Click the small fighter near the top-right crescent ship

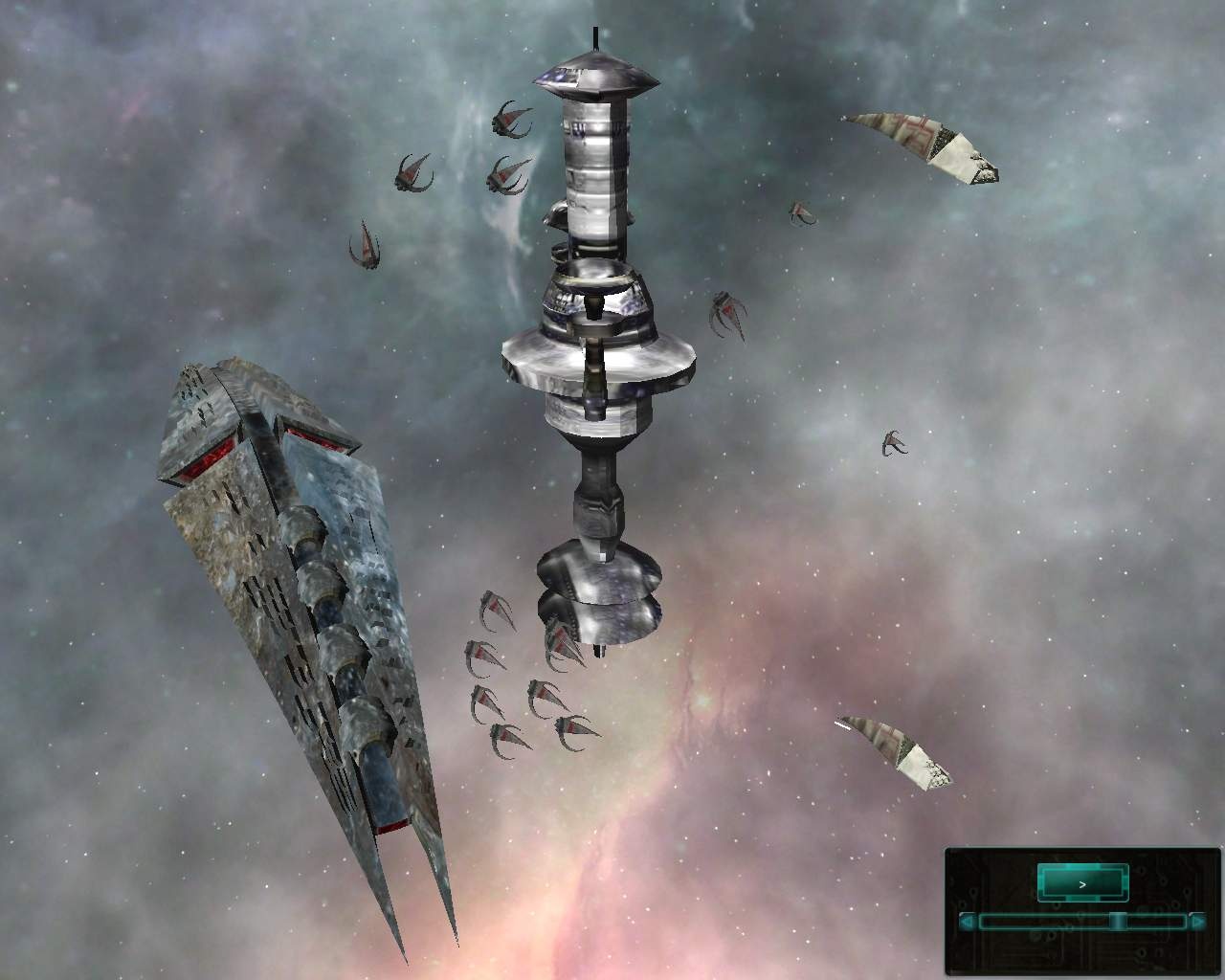800,212
